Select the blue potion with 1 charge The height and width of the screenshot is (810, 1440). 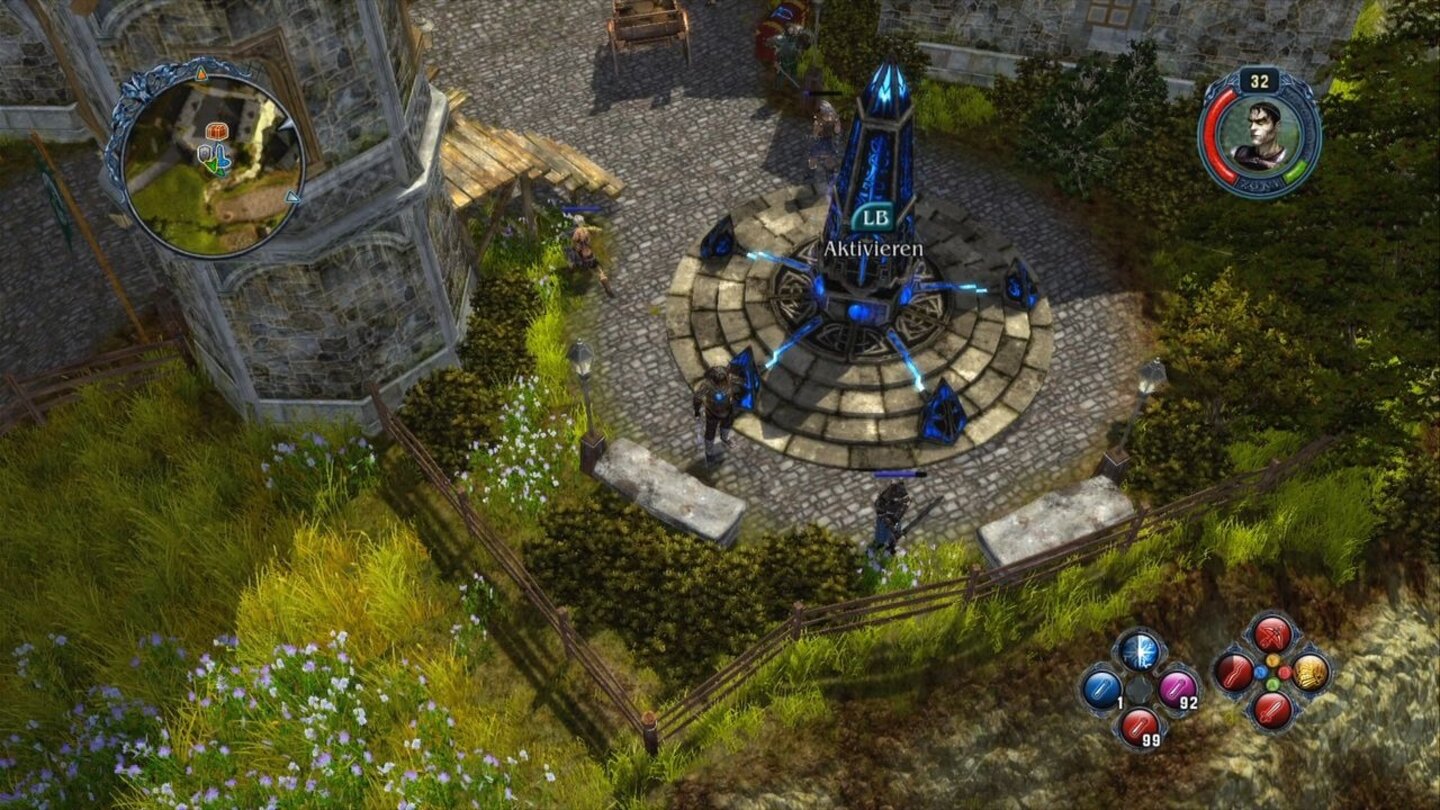point(1101,689)
